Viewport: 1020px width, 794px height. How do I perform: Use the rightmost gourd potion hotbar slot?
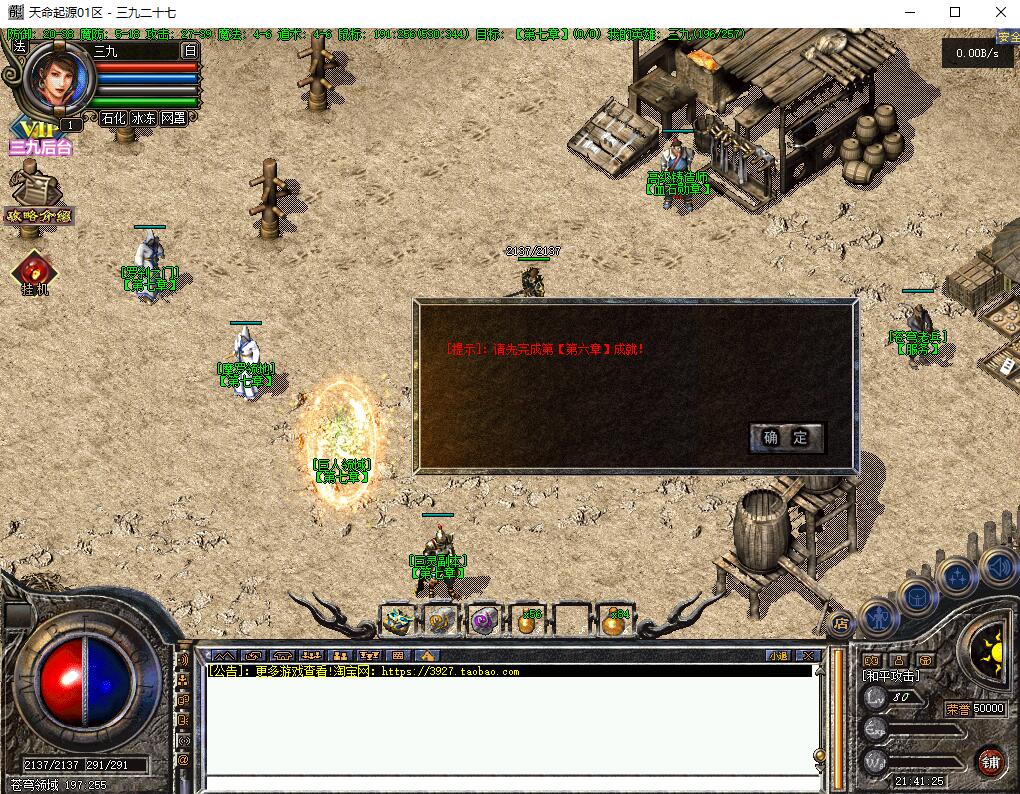614,621
